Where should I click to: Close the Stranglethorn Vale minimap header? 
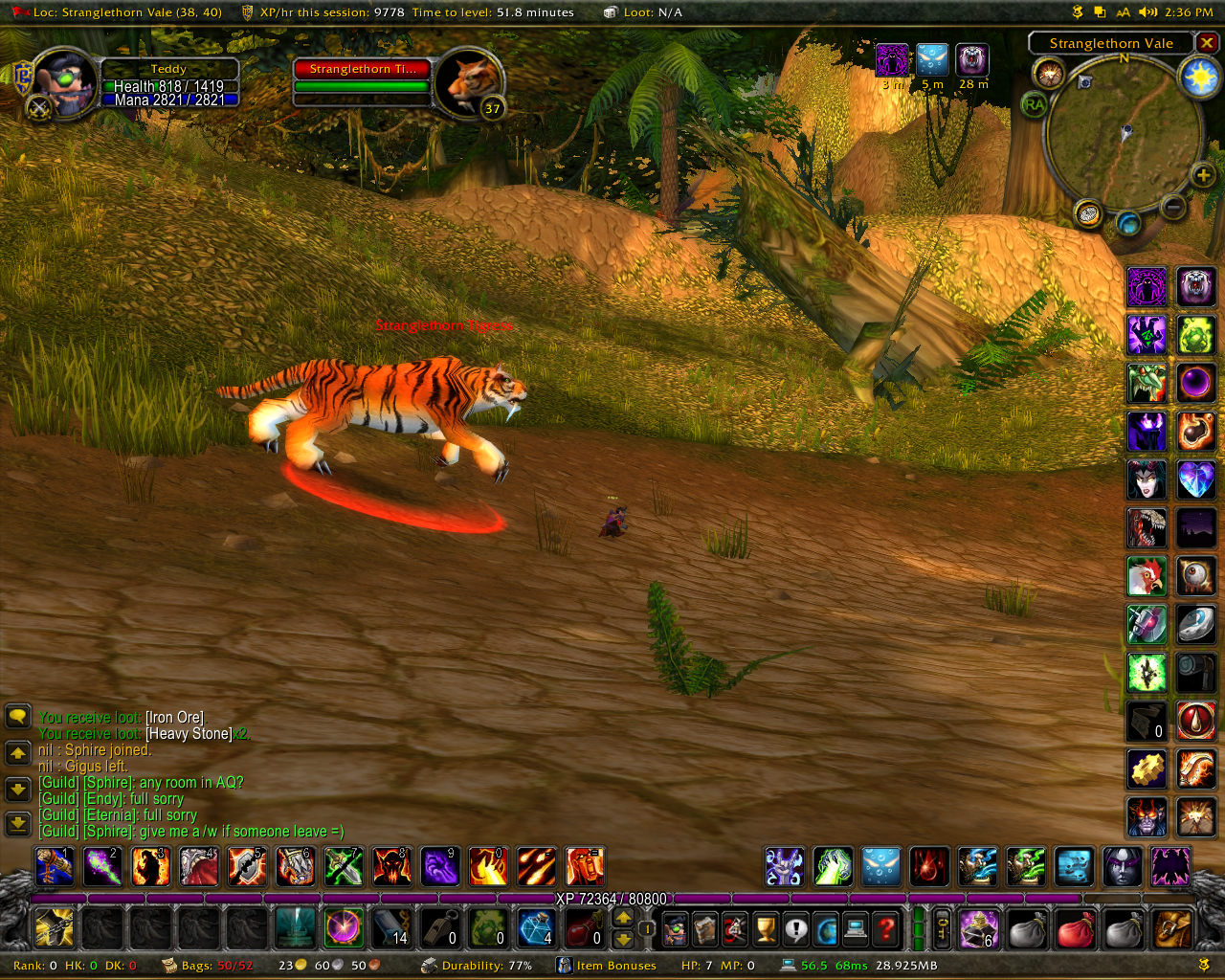[1208, 43]
